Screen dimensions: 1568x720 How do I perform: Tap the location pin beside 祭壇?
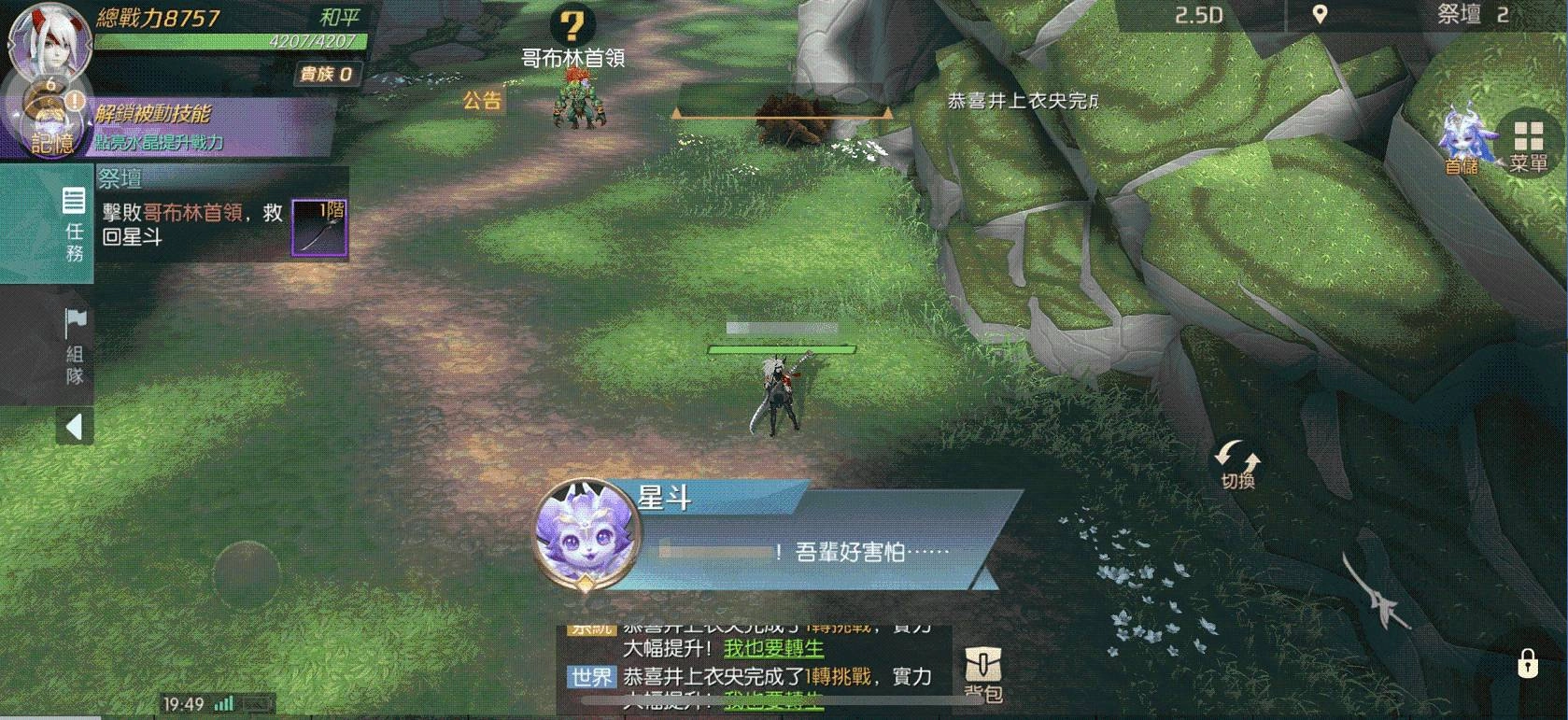coord(1319,15)
